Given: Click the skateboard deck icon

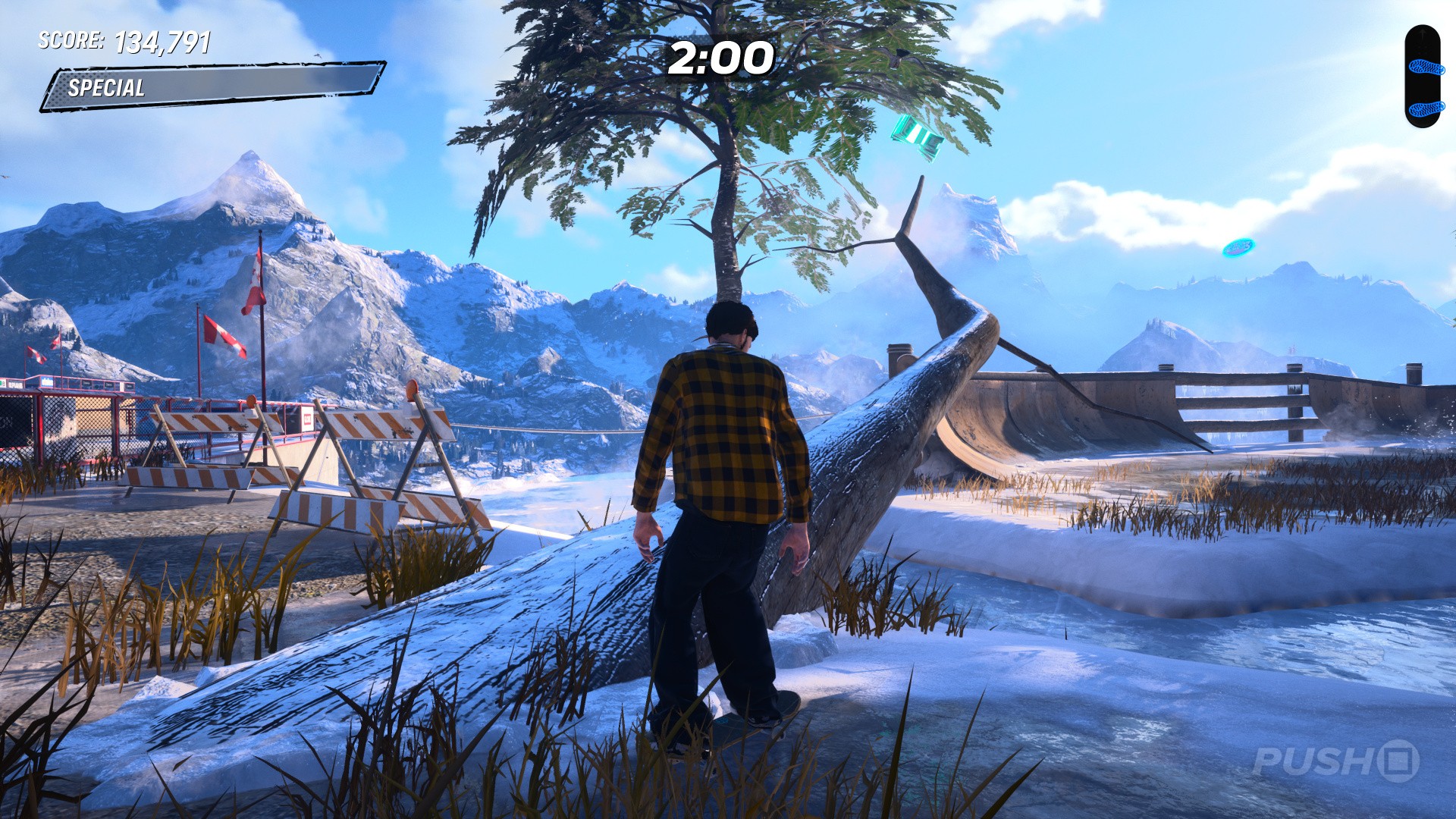Looking at the screenshot, I should pos(1422,77).
